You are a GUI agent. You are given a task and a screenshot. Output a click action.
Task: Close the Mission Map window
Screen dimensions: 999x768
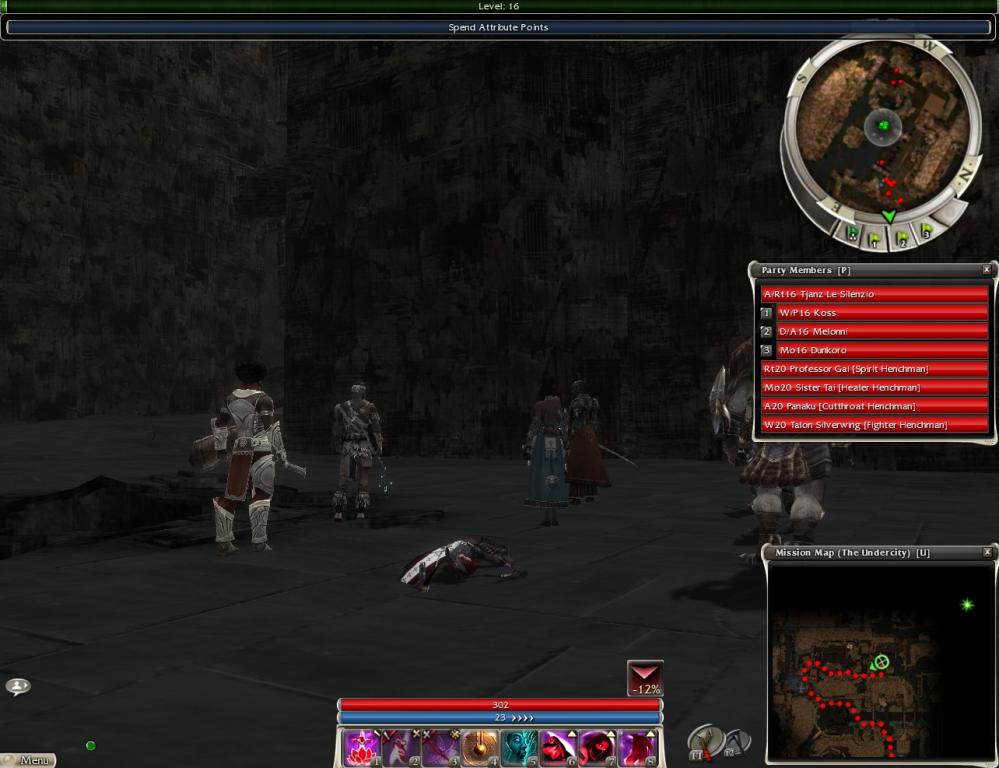pos(986,552)
